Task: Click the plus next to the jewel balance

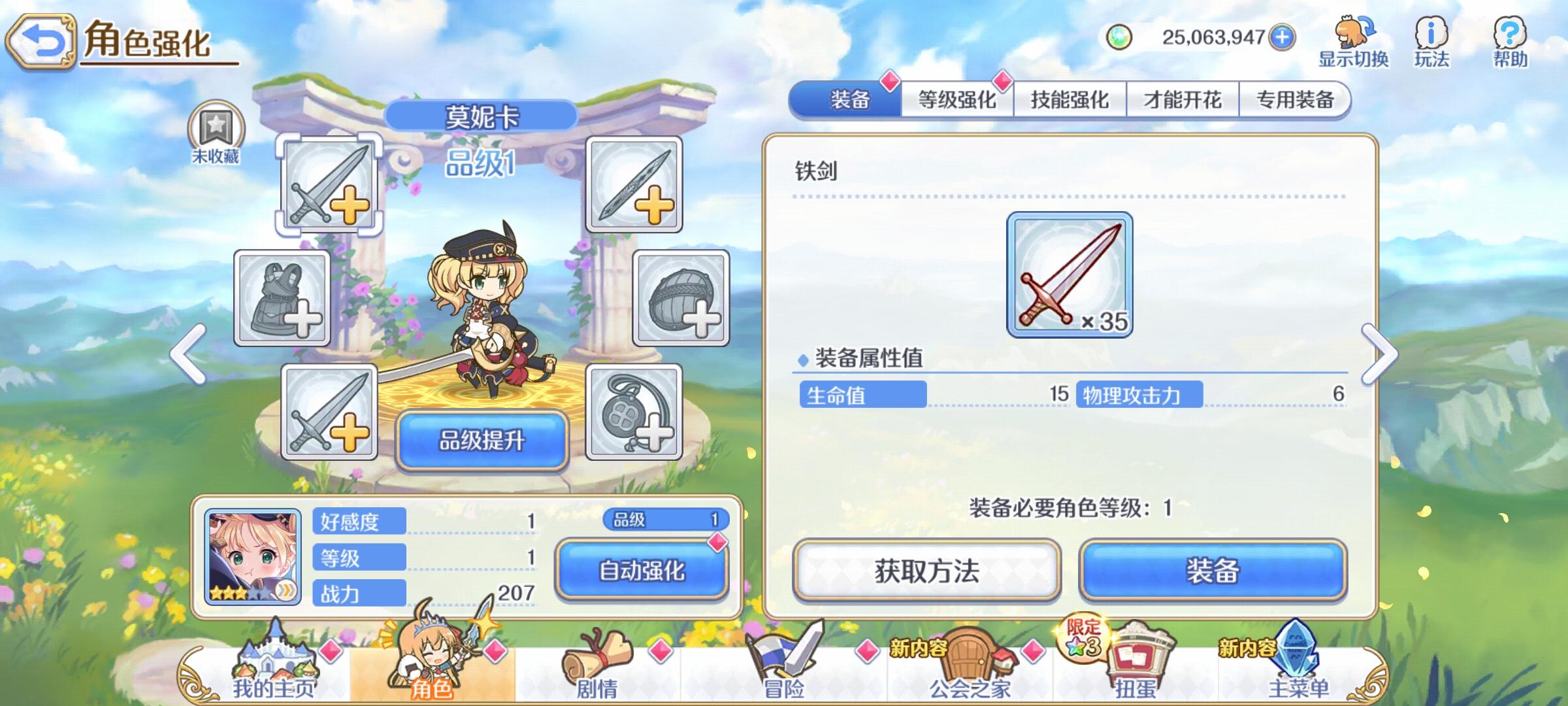Action: (x=1282, y=38)
